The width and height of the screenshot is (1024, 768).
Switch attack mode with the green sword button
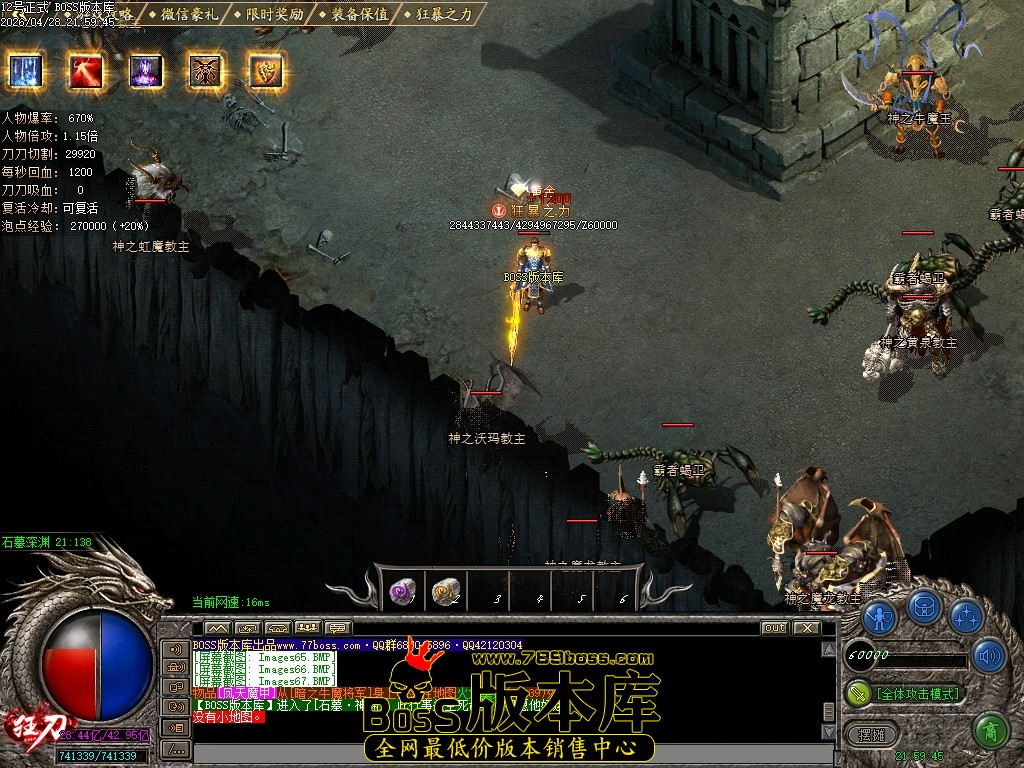[859, 692]
